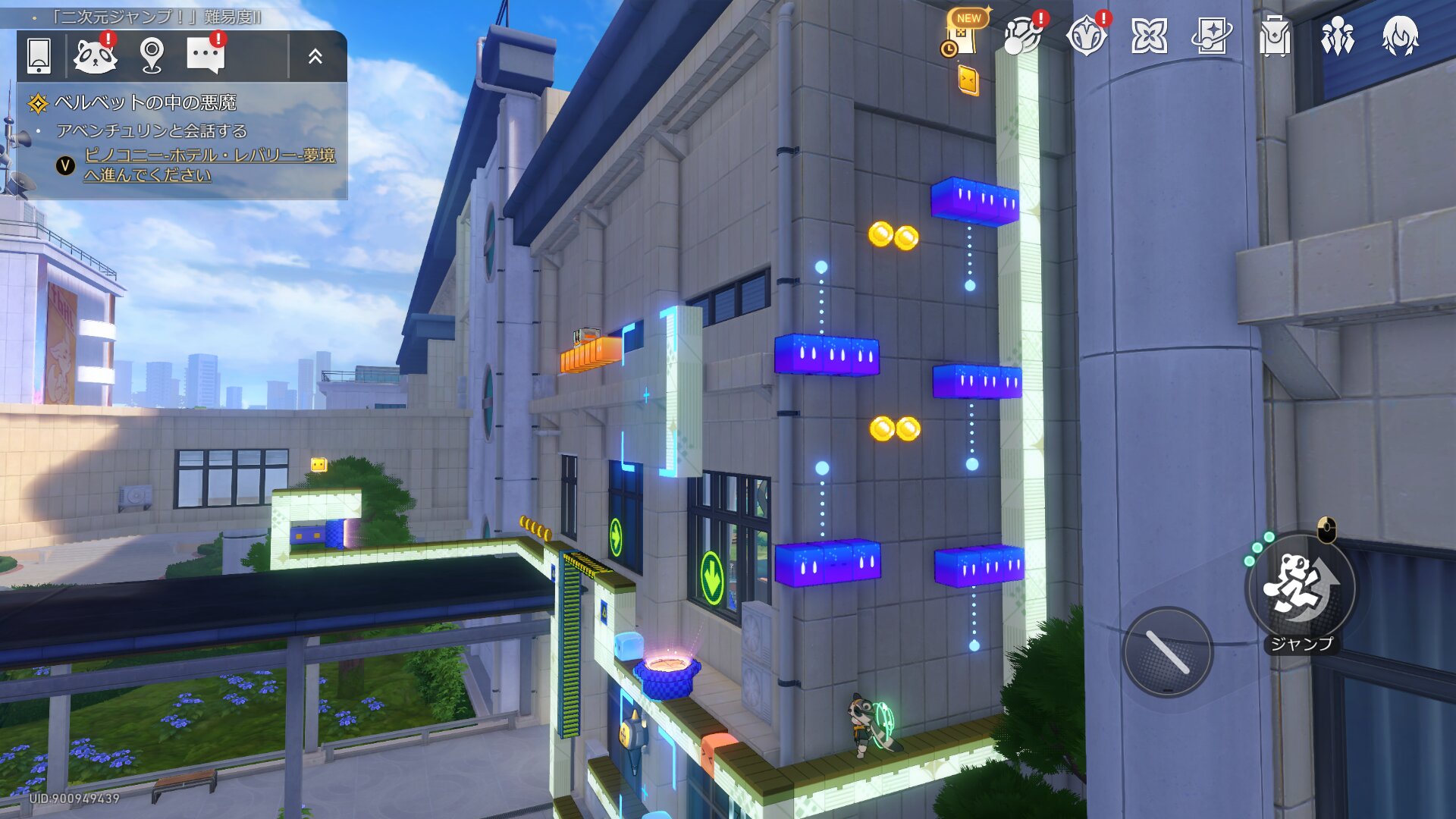Open the shield emblem icon with alert

(1086, 36)
